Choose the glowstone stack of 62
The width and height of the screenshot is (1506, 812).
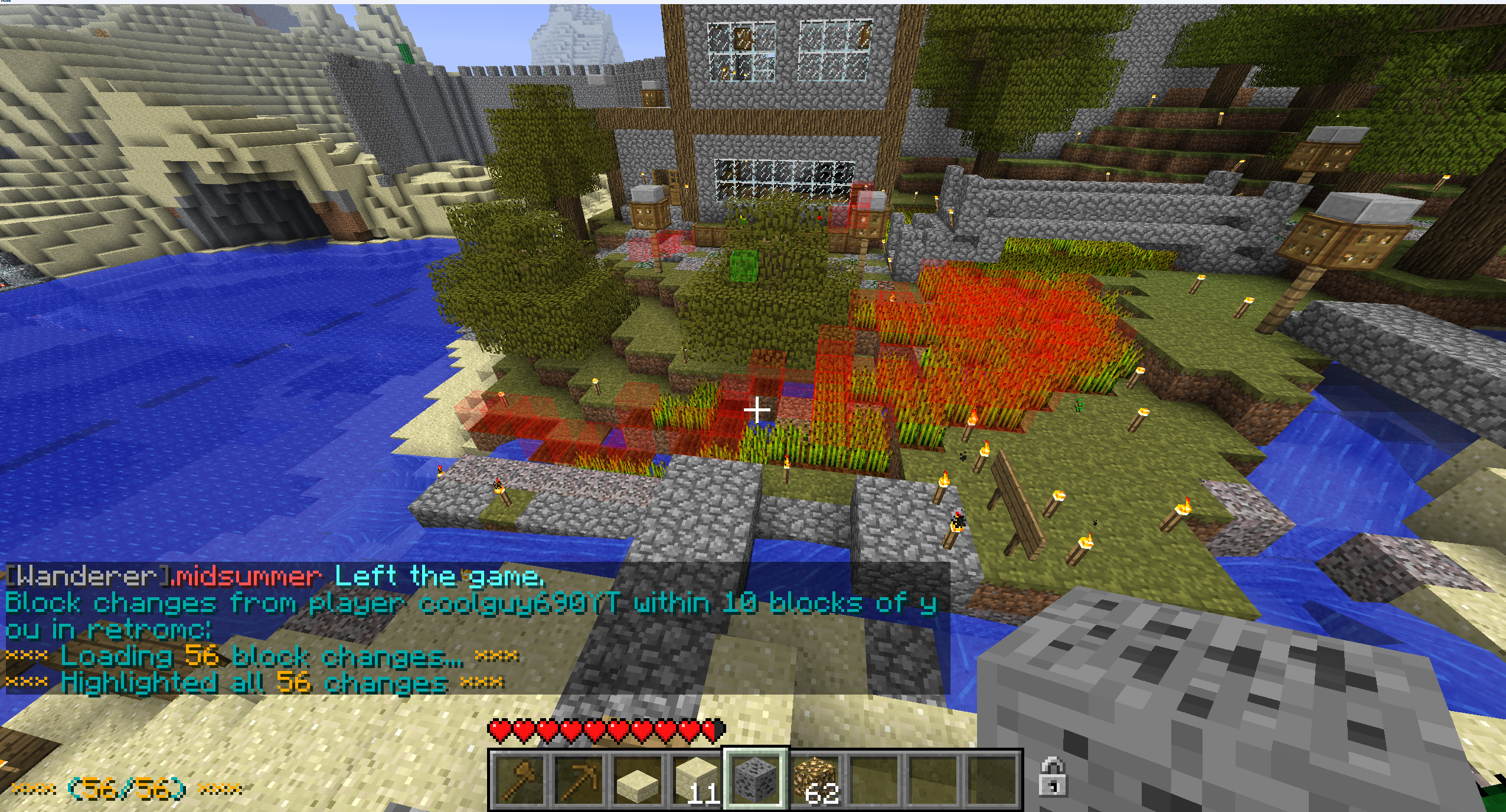coord(816,780)
